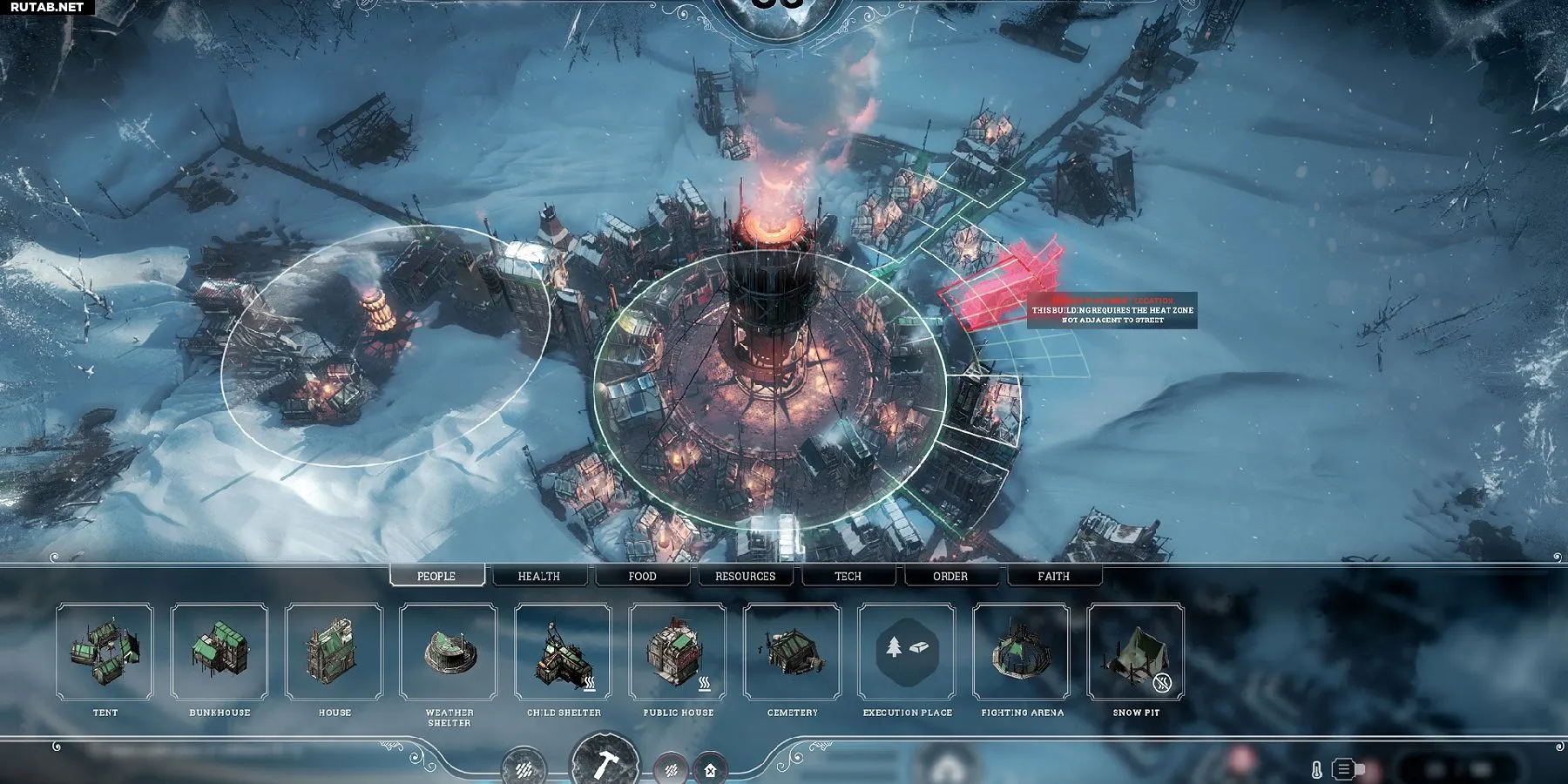This screenshot has height=784, width=1568.
Task: Switch to the People build tab
Action: click(x=436, y=576)
